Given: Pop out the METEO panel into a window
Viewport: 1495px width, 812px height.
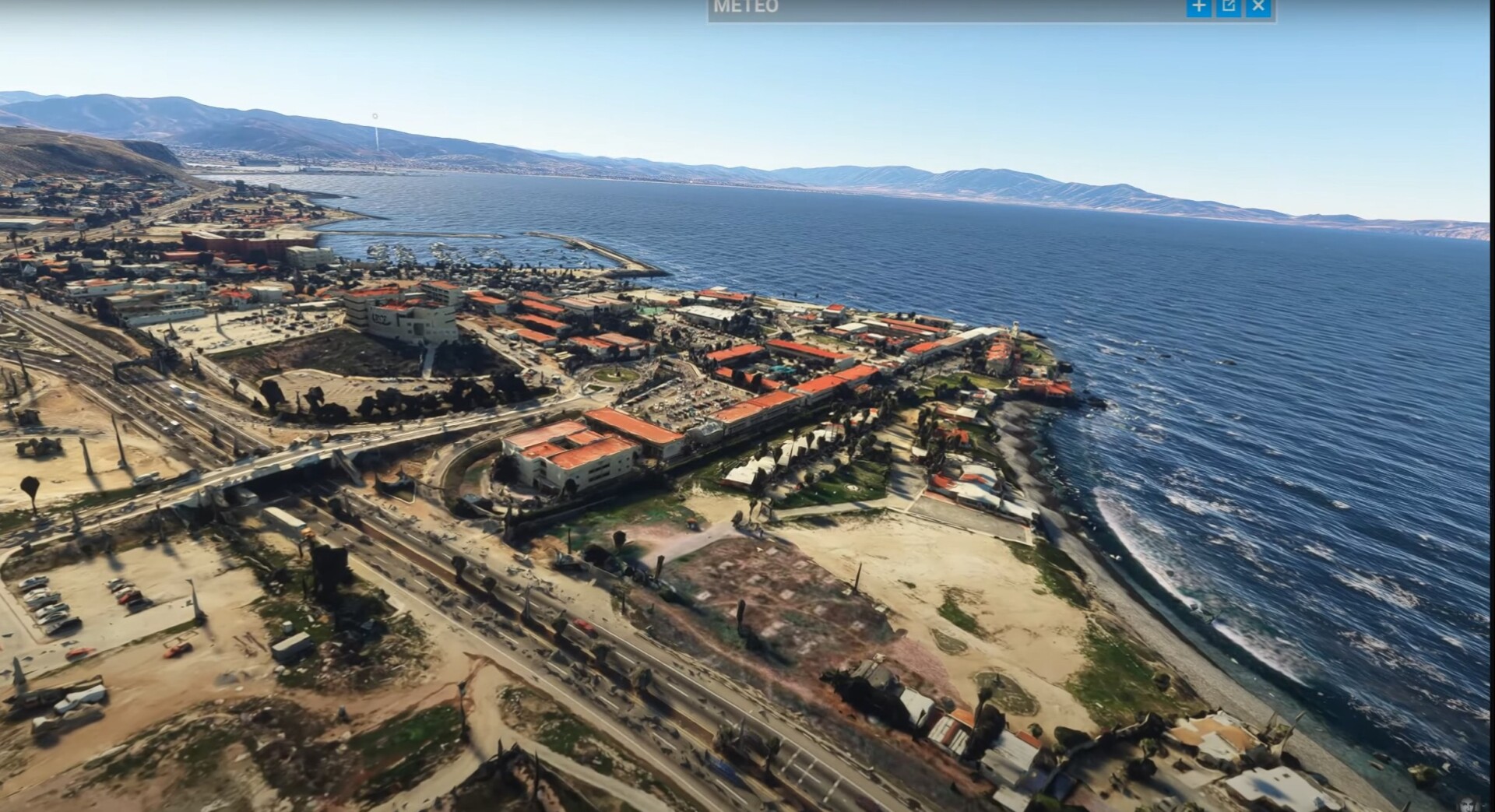Looking at the screenshot, I should [1229, 7].
